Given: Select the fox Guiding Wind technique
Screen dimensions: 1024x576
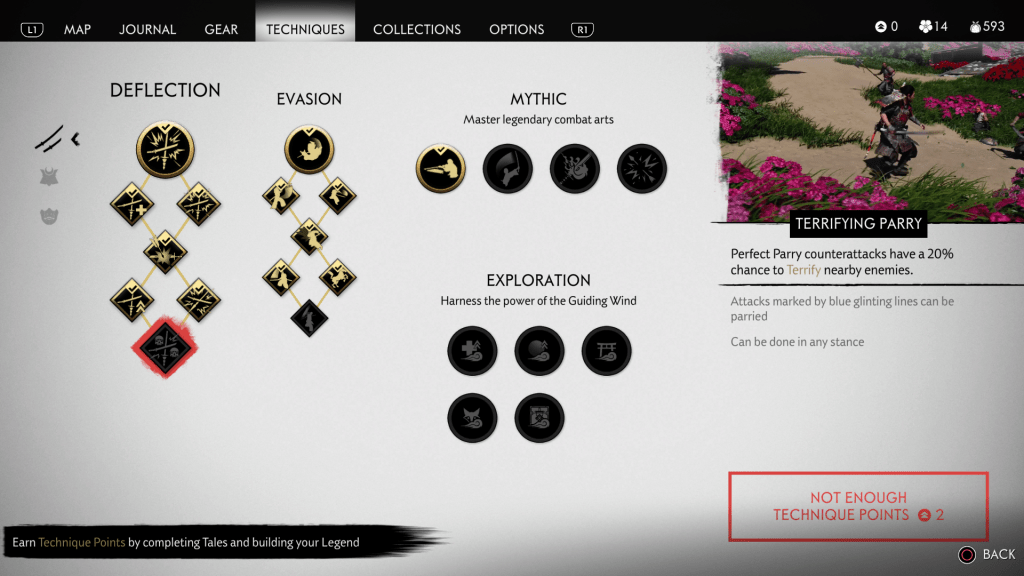Looking at the screenshot, I should (x=472, y=418).
